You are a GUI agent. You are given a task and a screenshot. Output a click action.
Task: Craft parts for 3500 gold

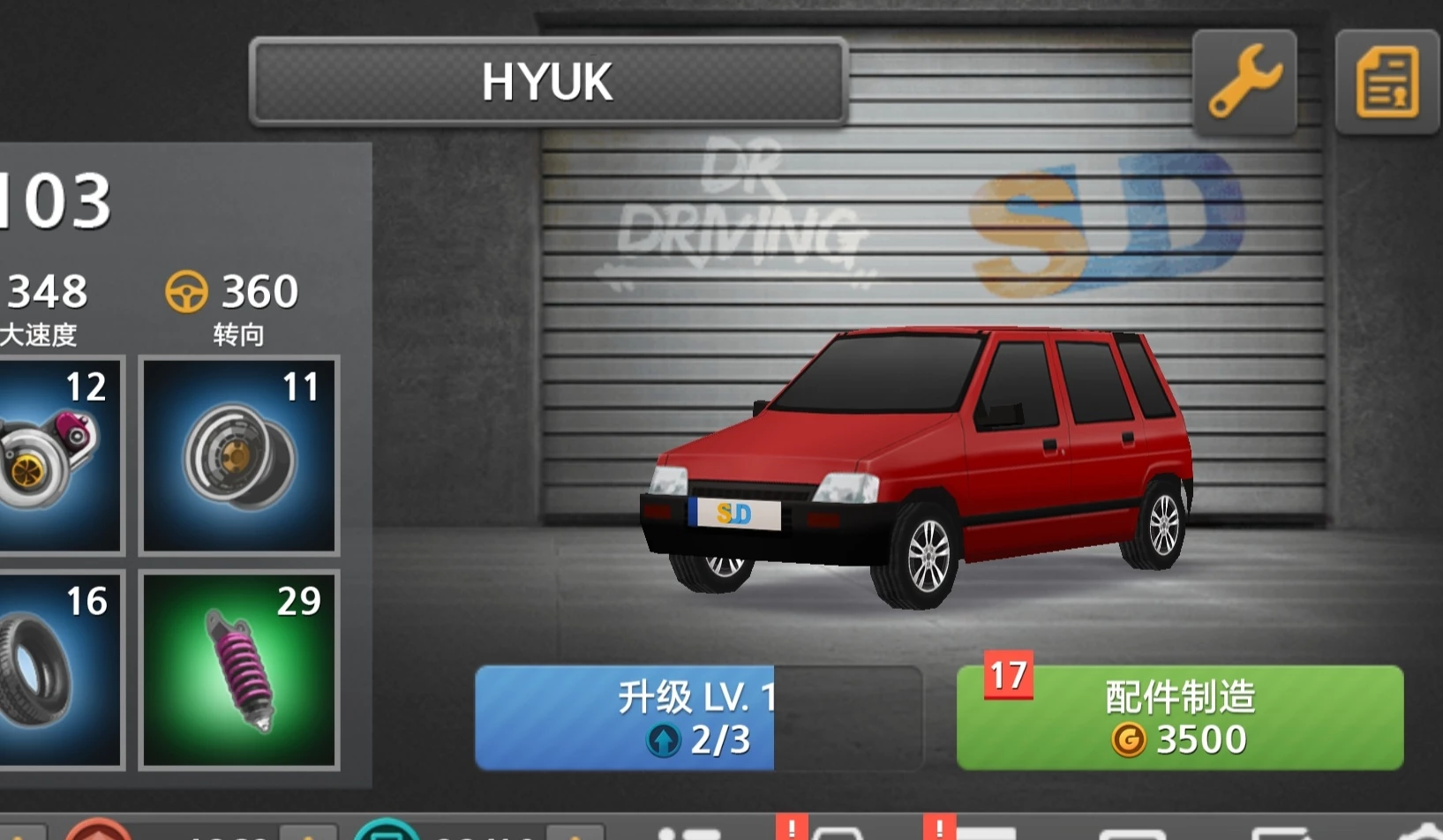tap(1180, 717)
